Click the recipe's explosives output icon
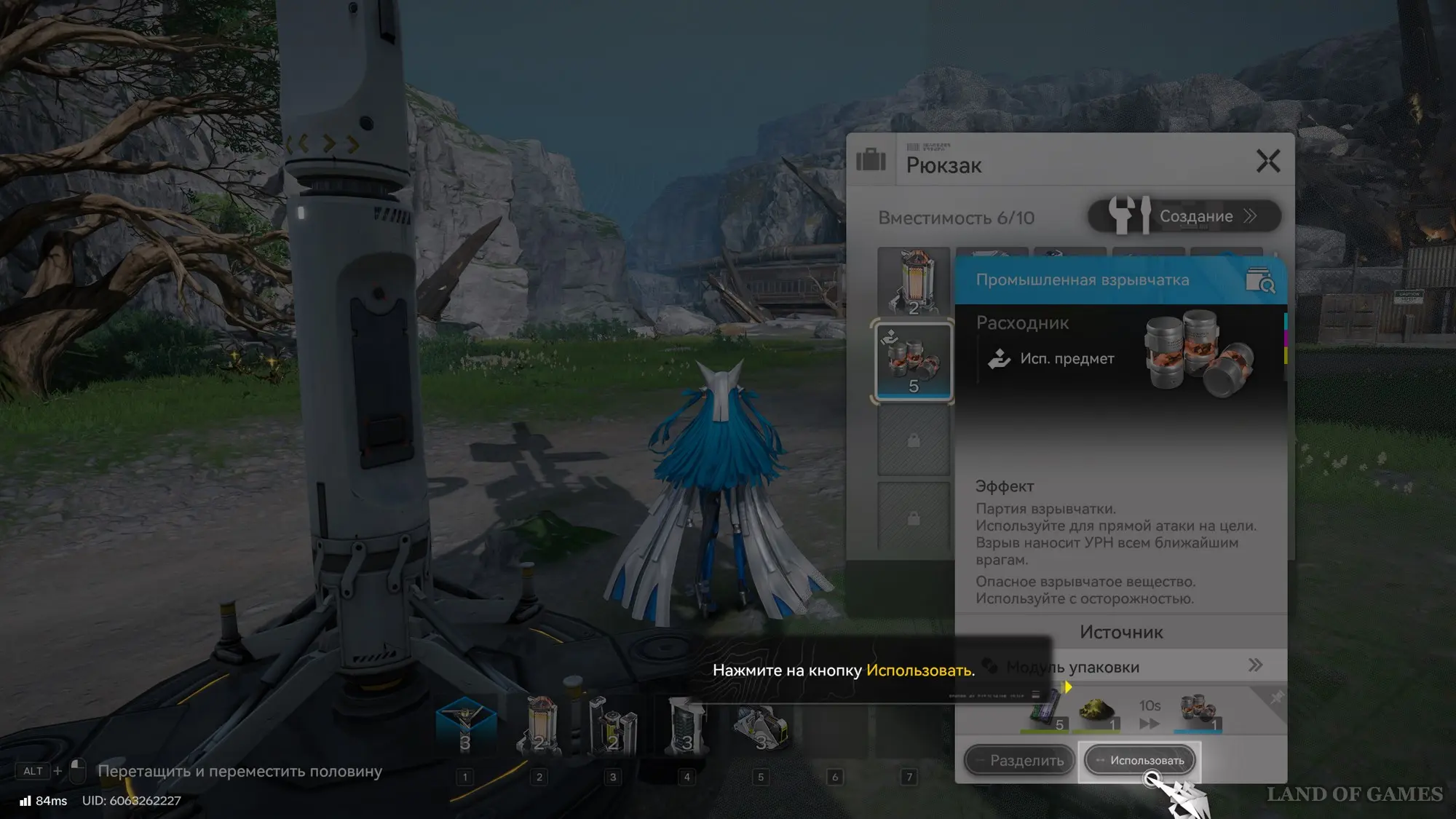 tap(1198, 711)
